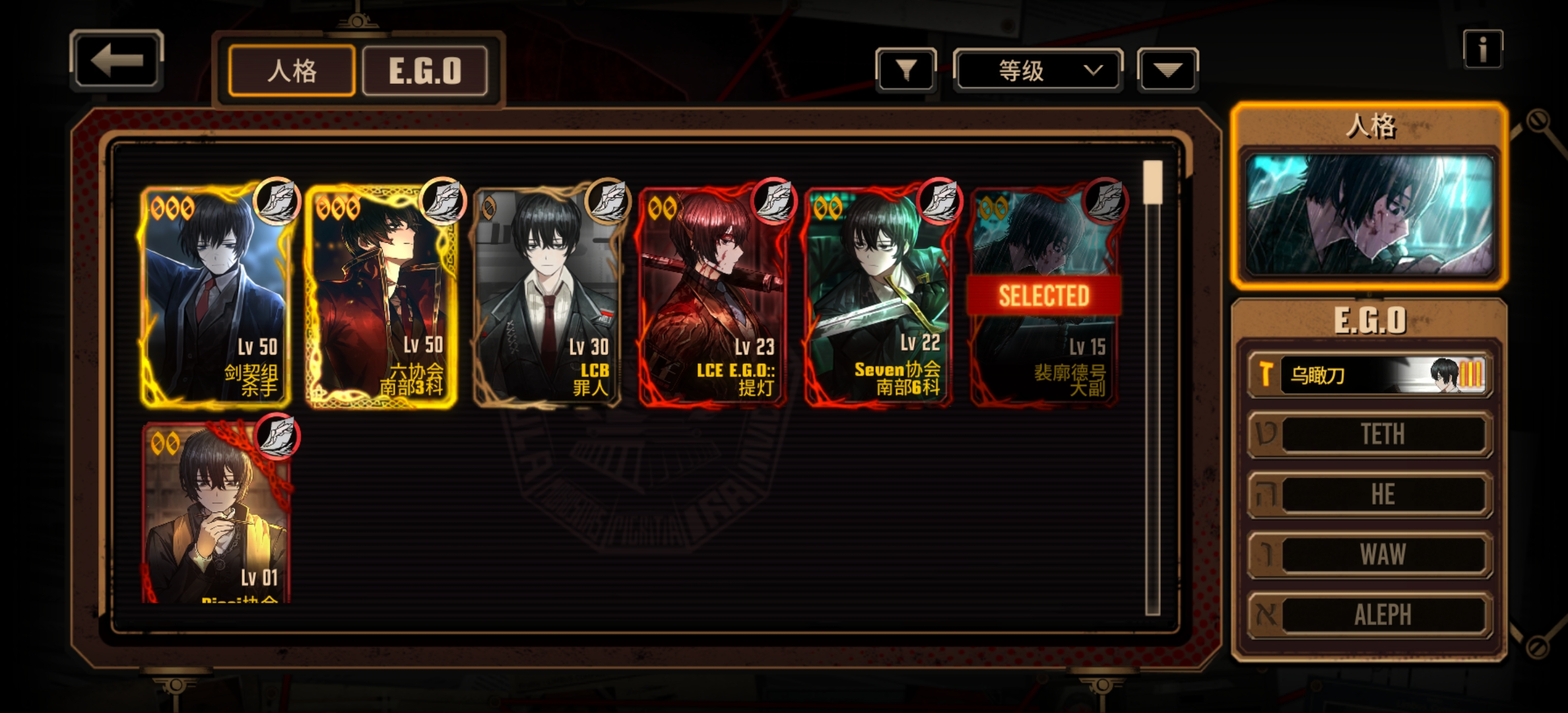The image size is (1568, 713).
Task: Go back with the arrow button
Action: pyautogui.click(x=117, y=61)
